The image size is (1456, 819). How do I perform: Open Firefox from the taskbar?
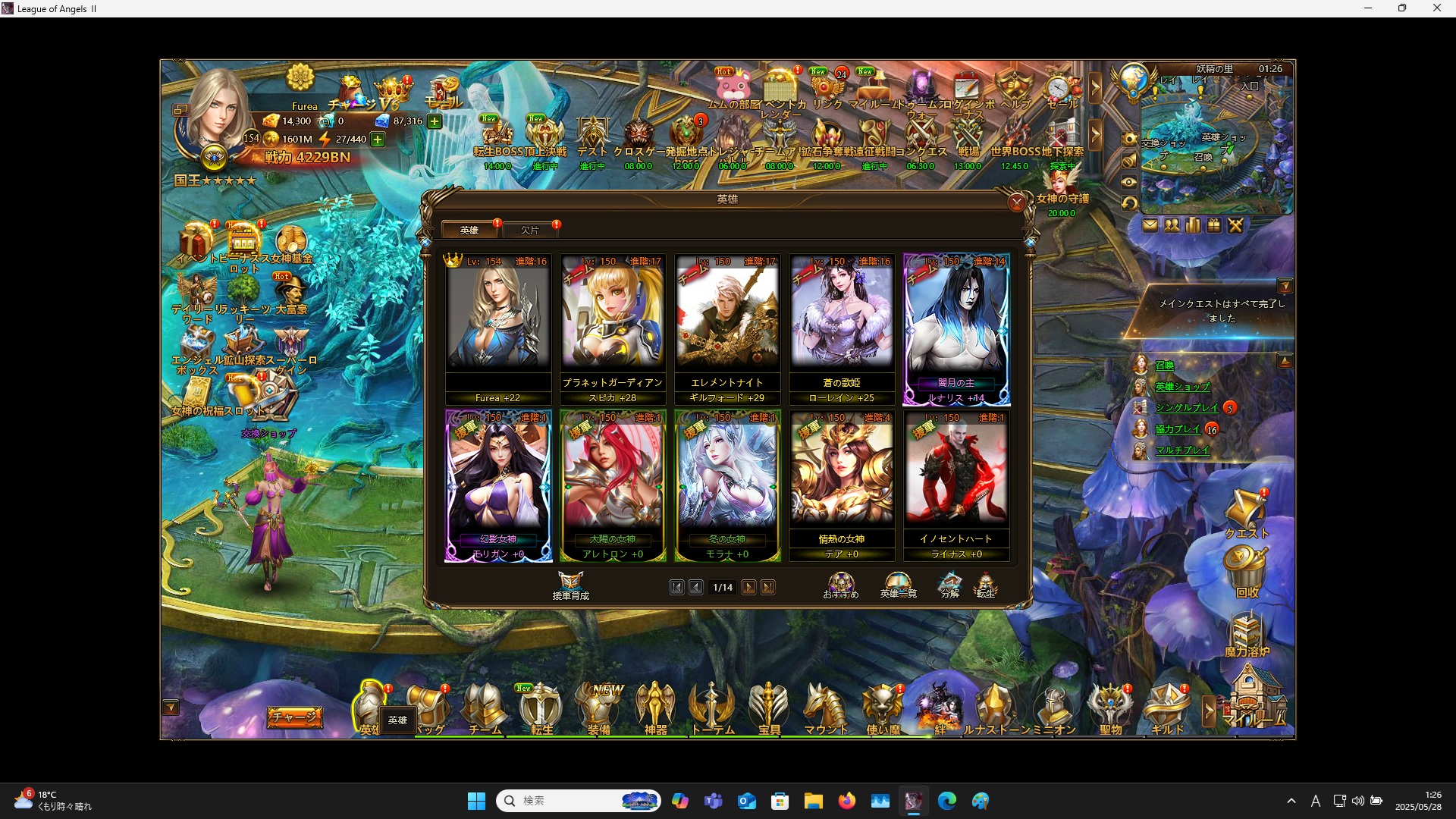848,801
